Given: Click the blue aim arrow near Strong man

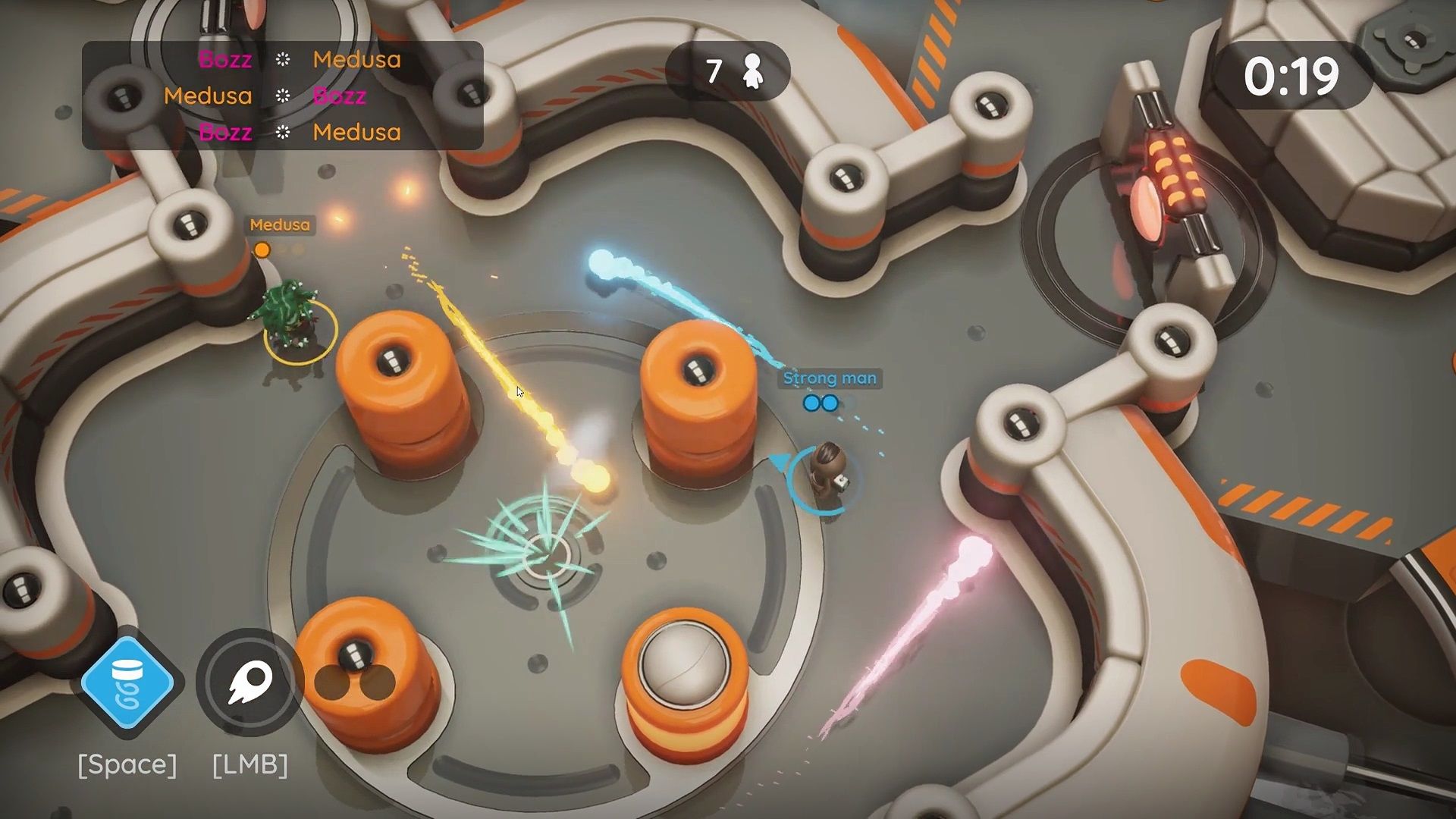Looking at the screenshot, I should (x=781, y=460).
